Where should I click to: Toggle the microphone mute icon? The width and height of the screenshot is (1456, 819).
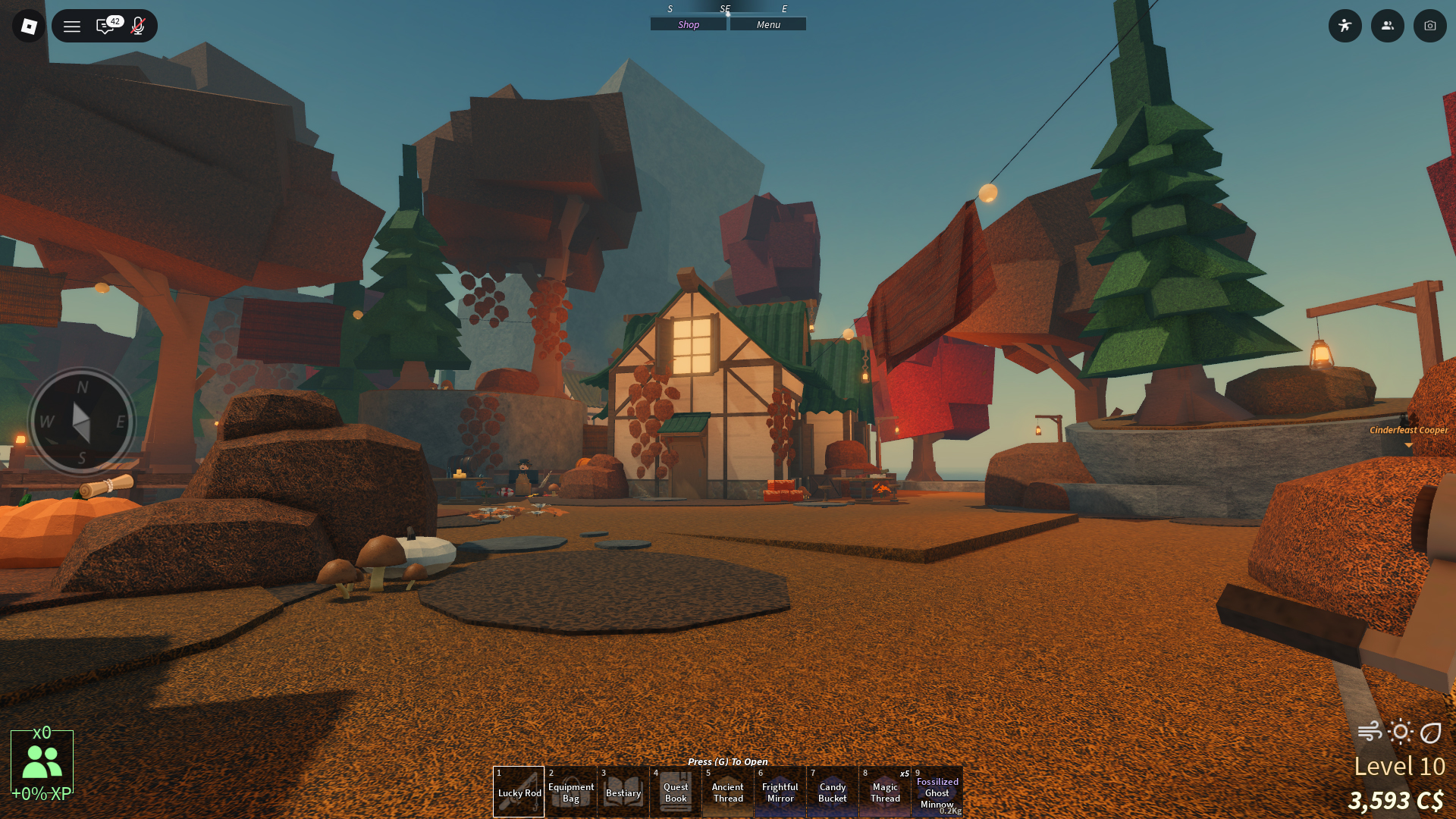tap(137, 26)
